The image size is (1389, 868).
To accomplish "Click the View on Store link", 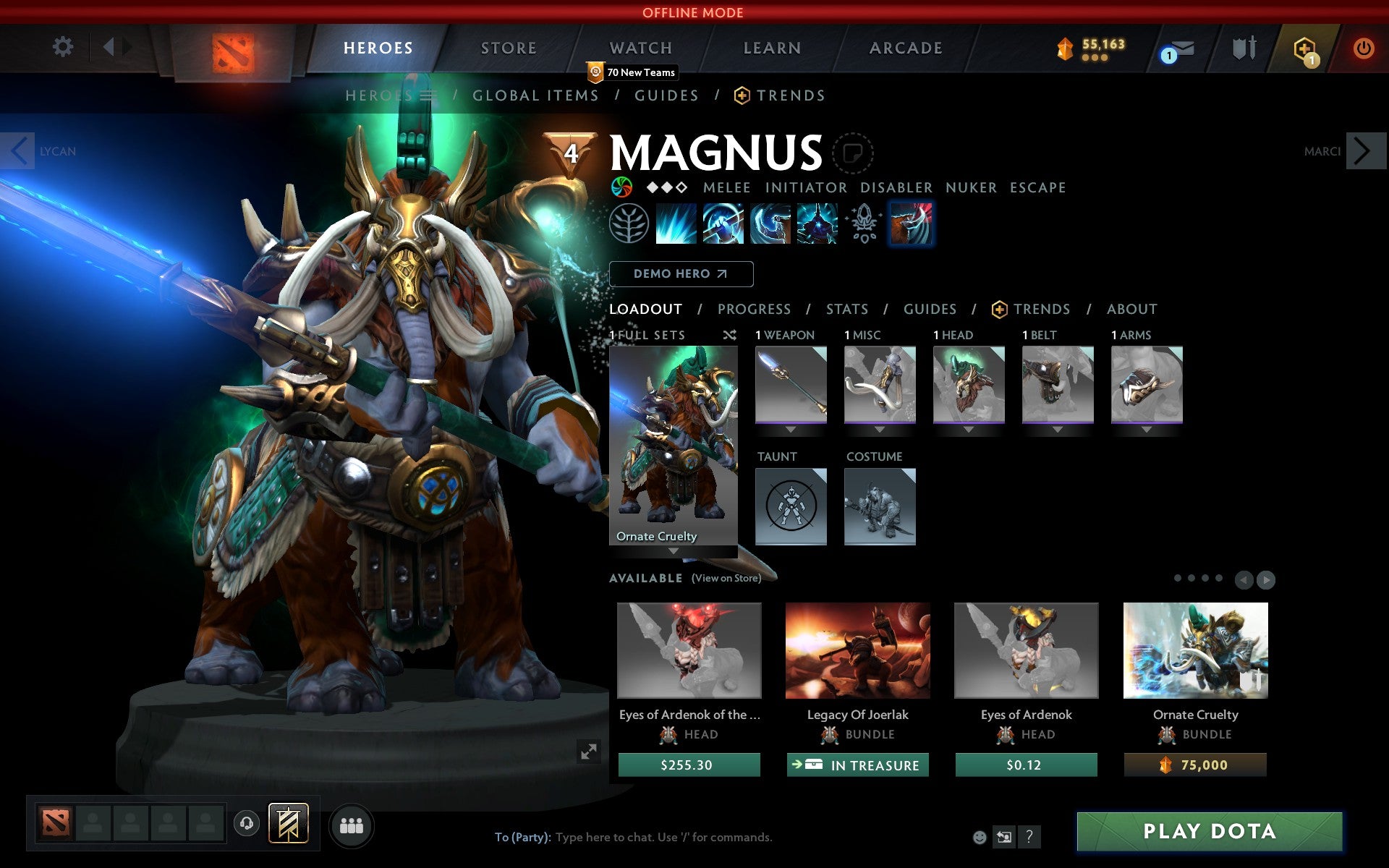I will coord(726,579).
